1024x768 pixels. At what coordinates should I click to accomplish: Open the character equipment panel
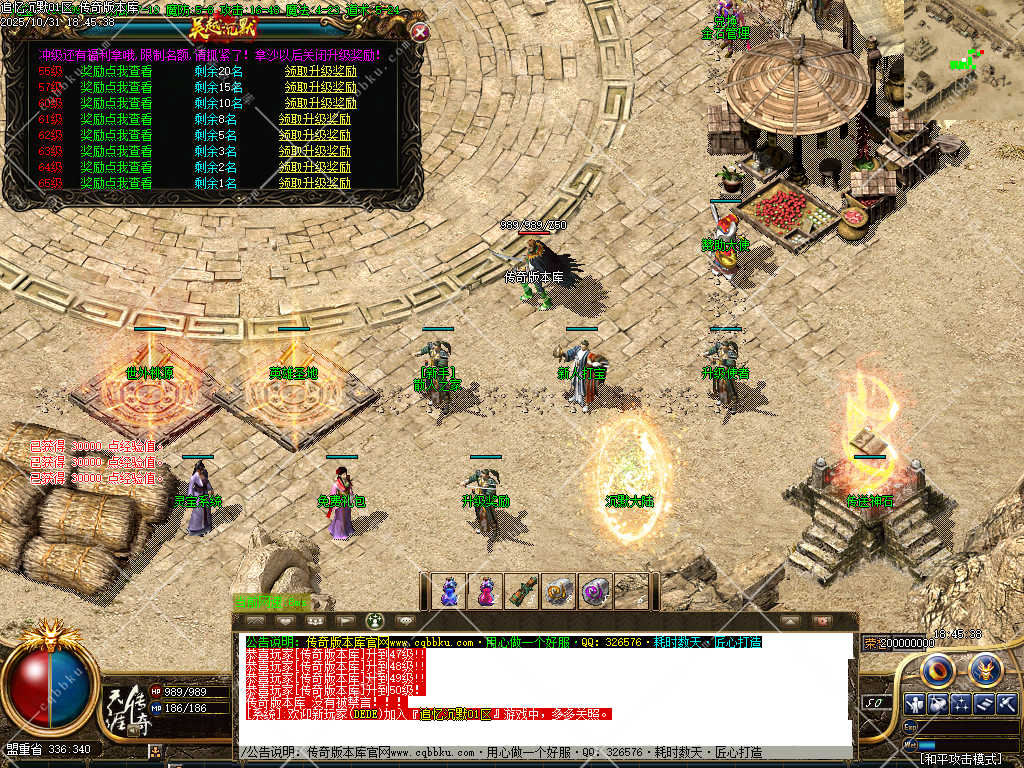click(913, 703)
